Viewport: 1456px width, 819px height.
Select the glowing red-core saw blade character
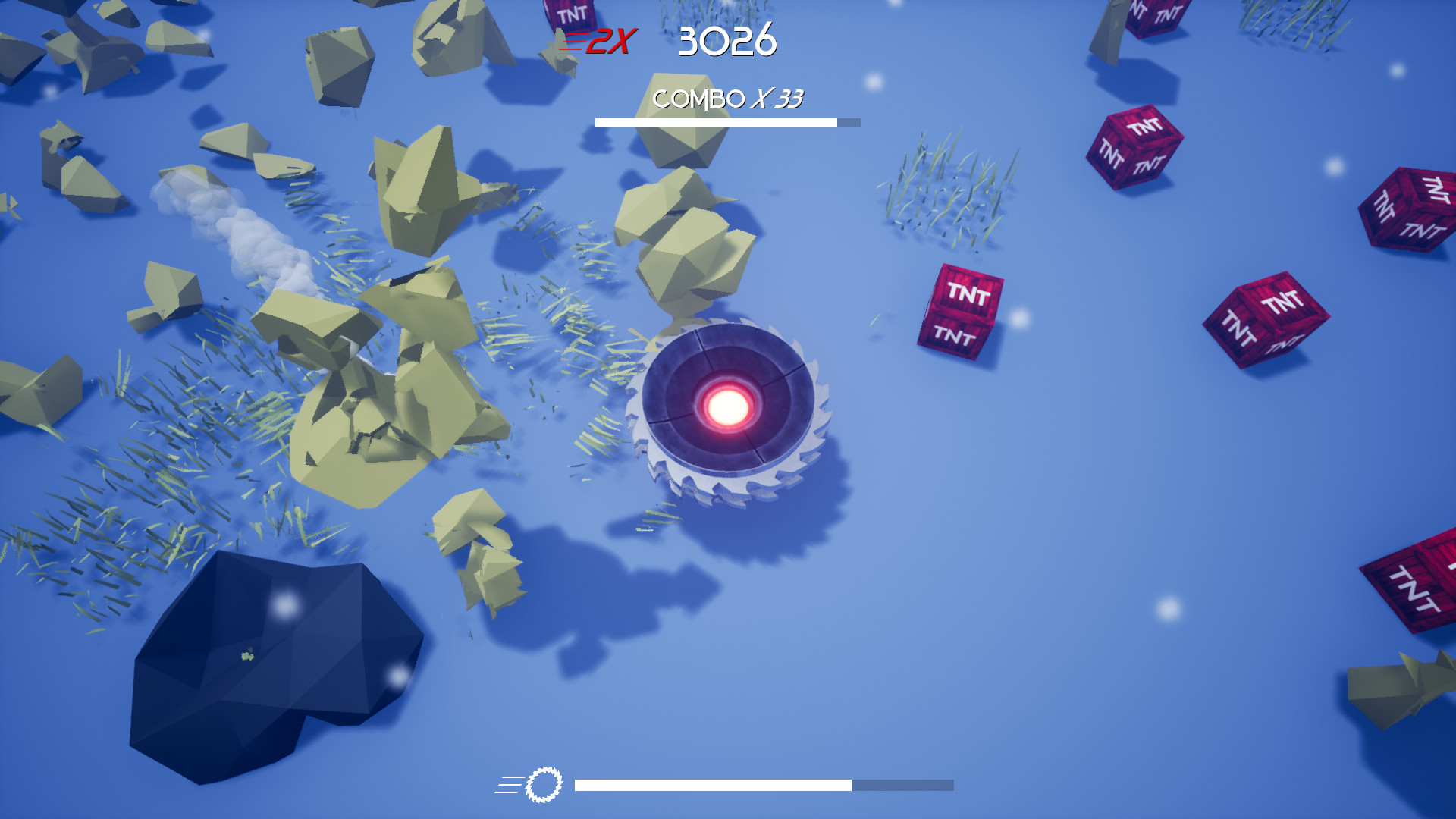tap(728, 409)
